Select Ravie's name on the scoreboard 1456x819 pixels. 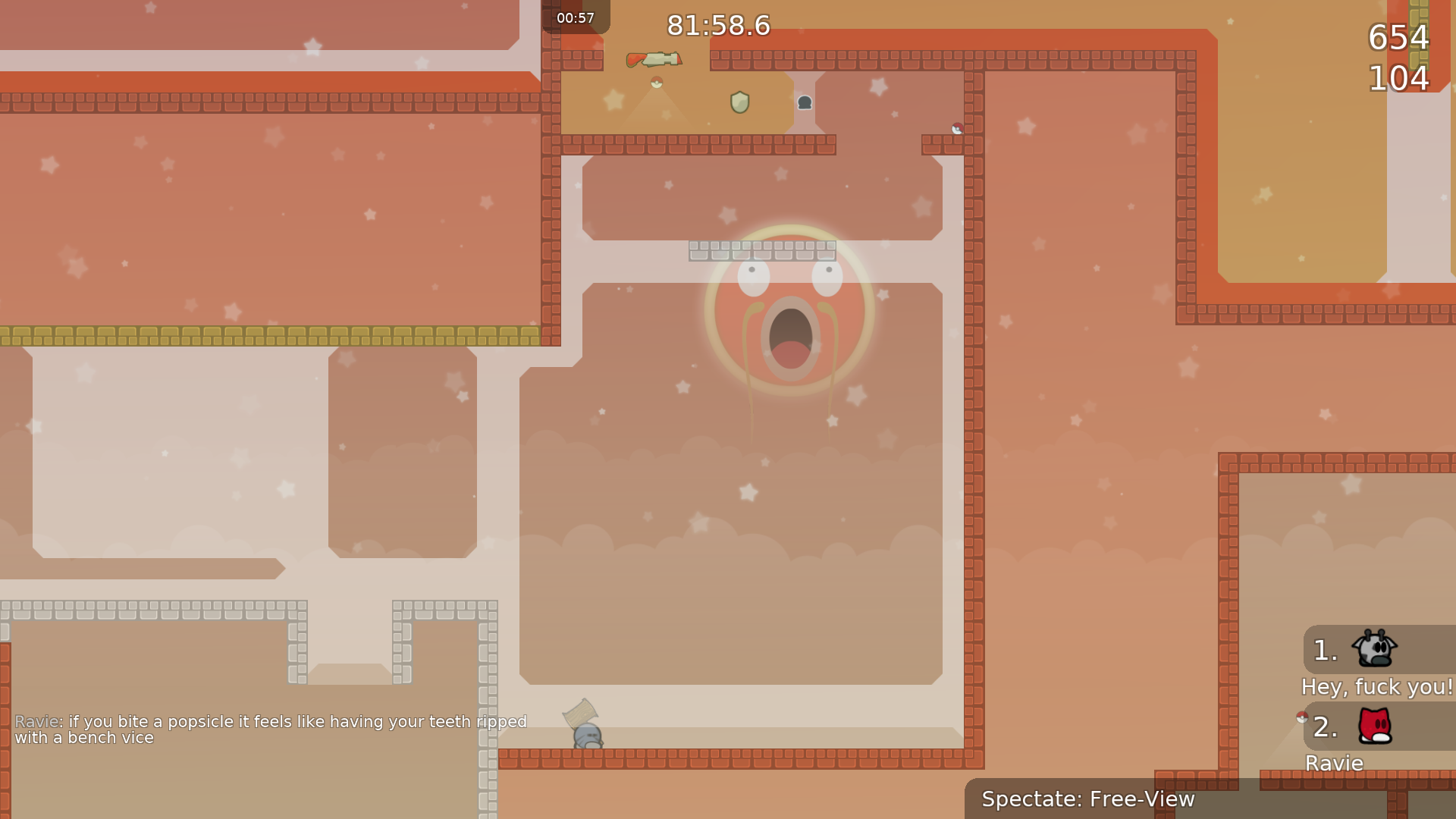pos(1333,763)
